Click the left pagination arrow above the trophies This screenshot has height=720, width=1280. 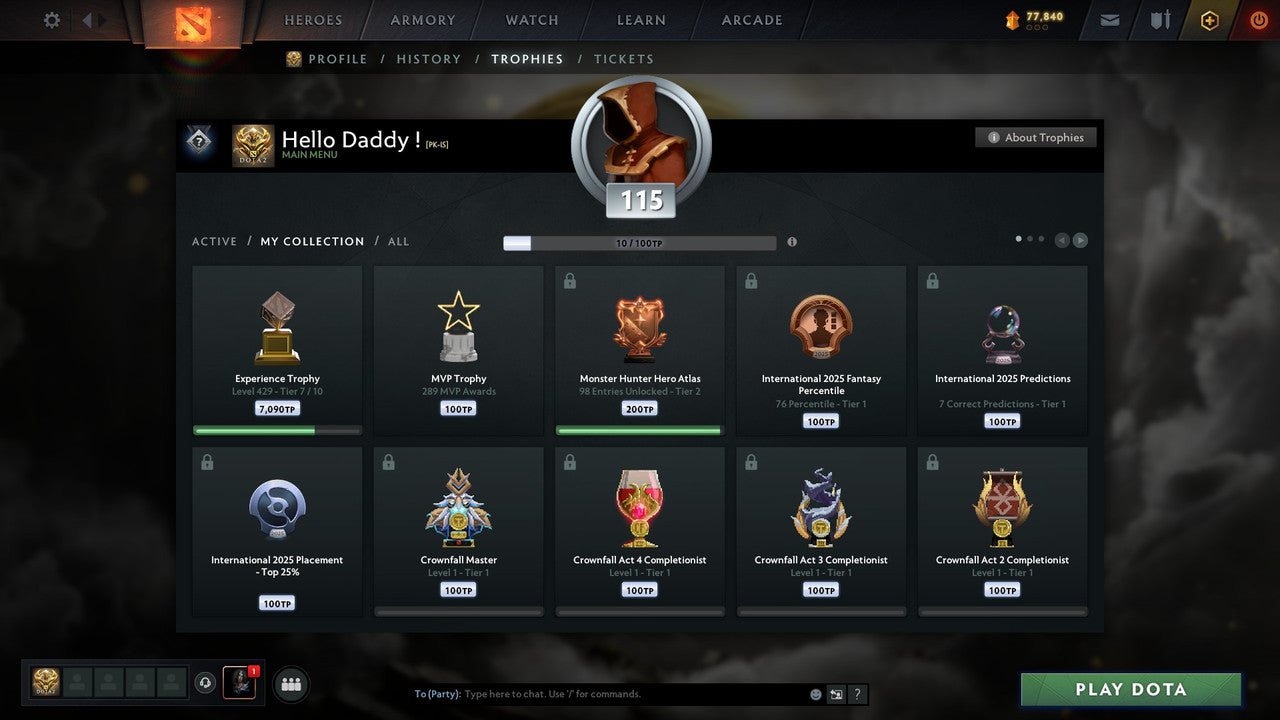point(1062,239)
